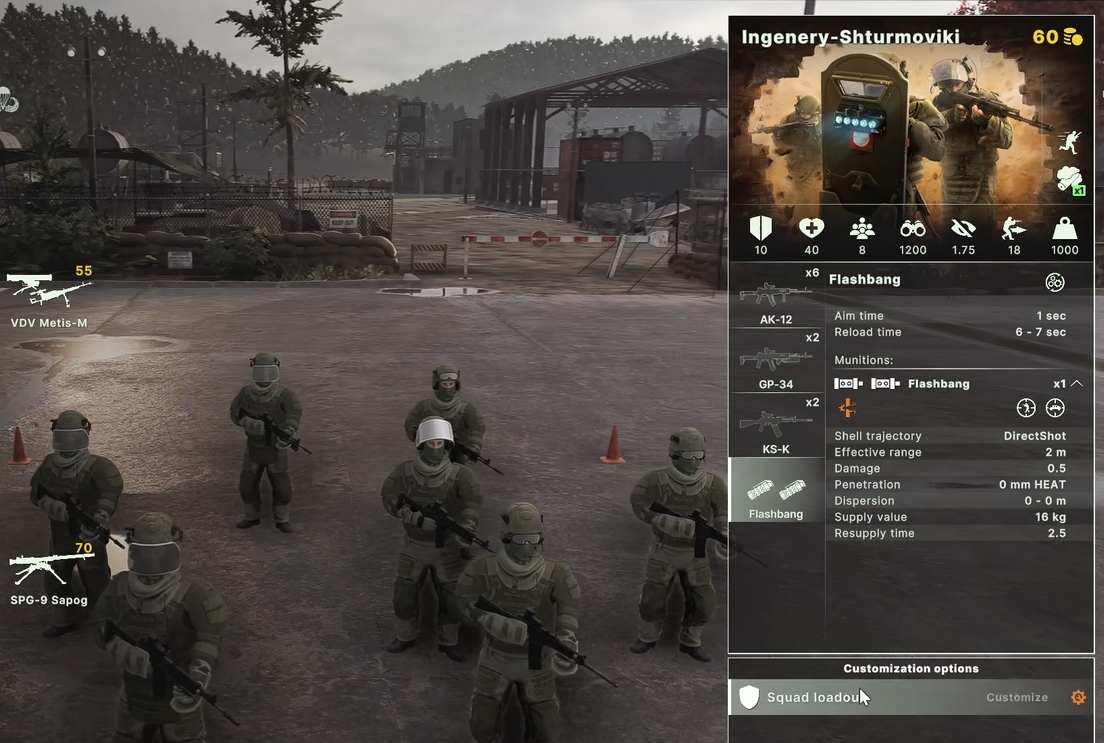Click the weight stat icon

(x=1064, y=229)
